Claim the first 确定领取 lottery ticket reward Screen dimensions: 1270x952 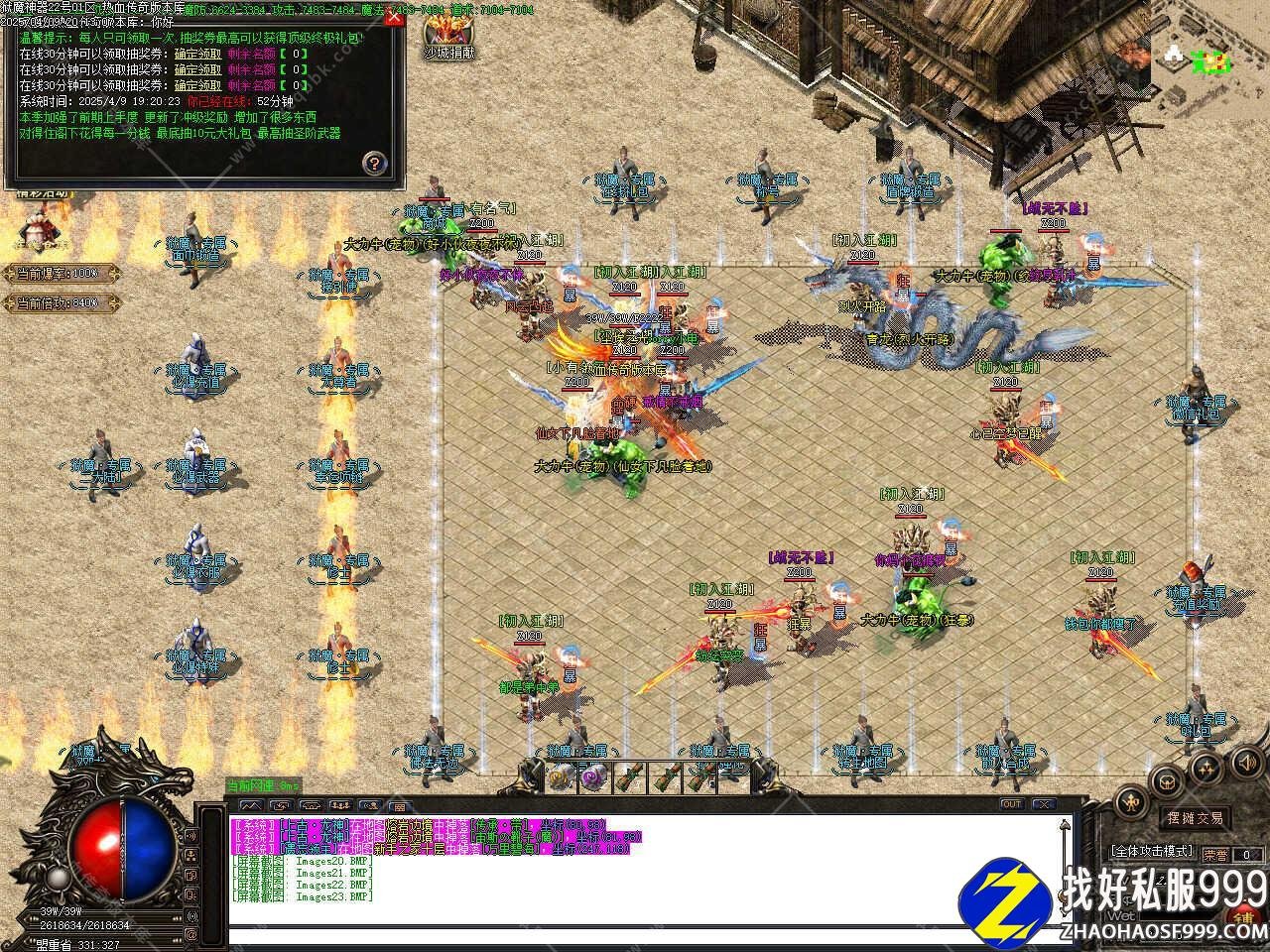197,56
